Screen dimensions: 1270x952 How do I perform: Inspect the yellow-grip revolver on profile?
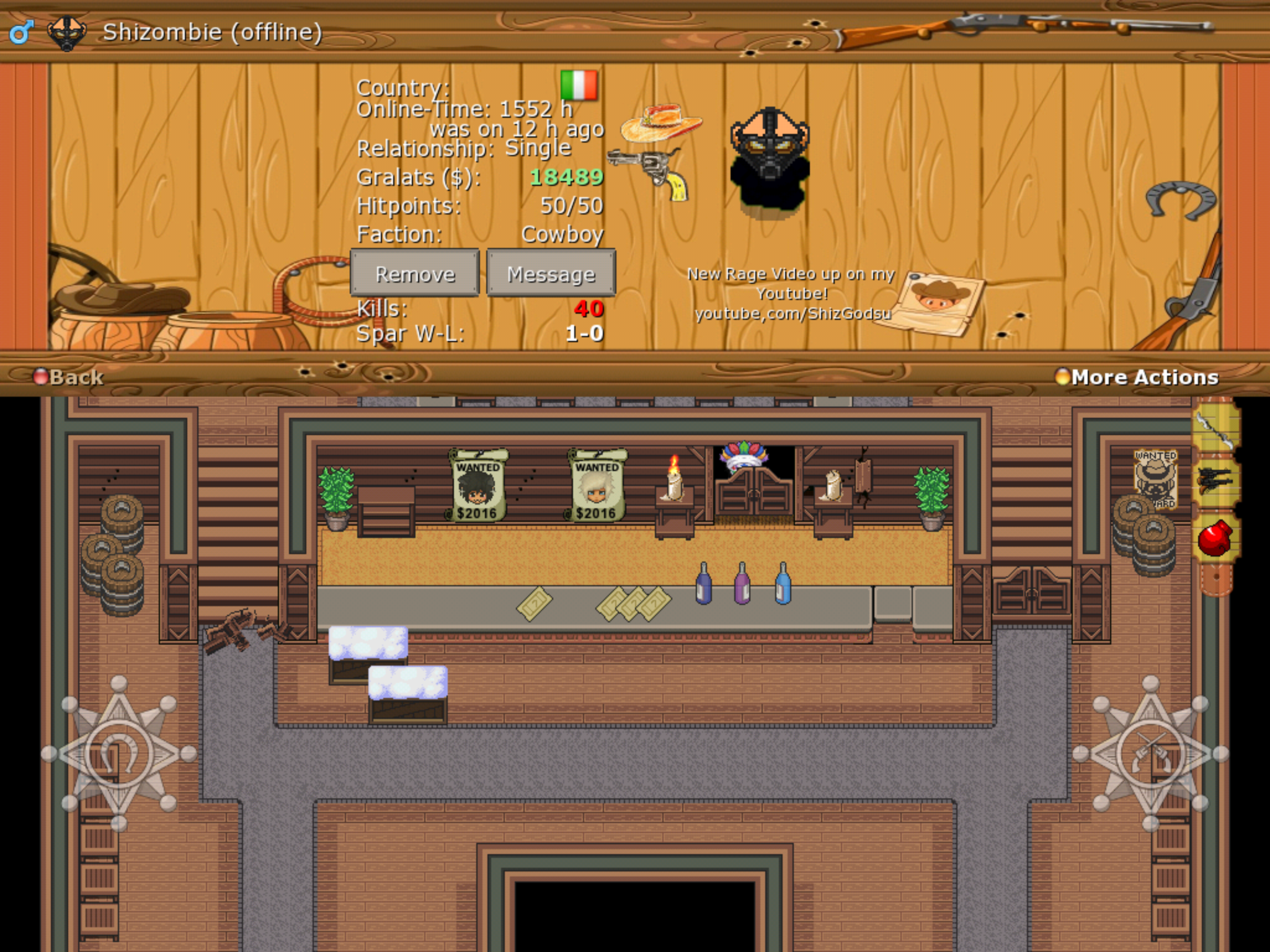[650, 172]
